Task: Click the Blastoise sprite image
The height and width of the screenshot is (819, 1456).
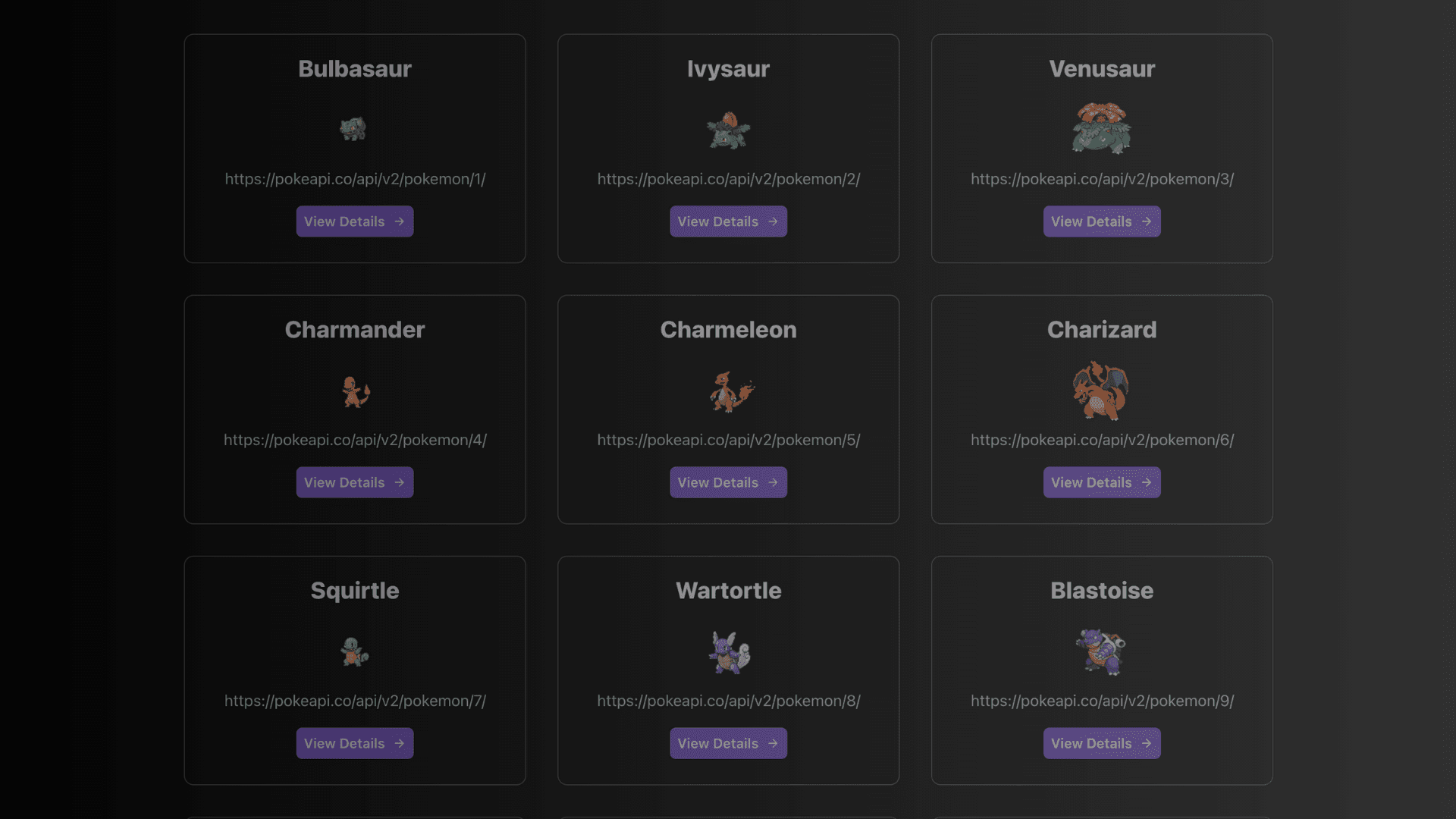Action: click(1101, 651)
